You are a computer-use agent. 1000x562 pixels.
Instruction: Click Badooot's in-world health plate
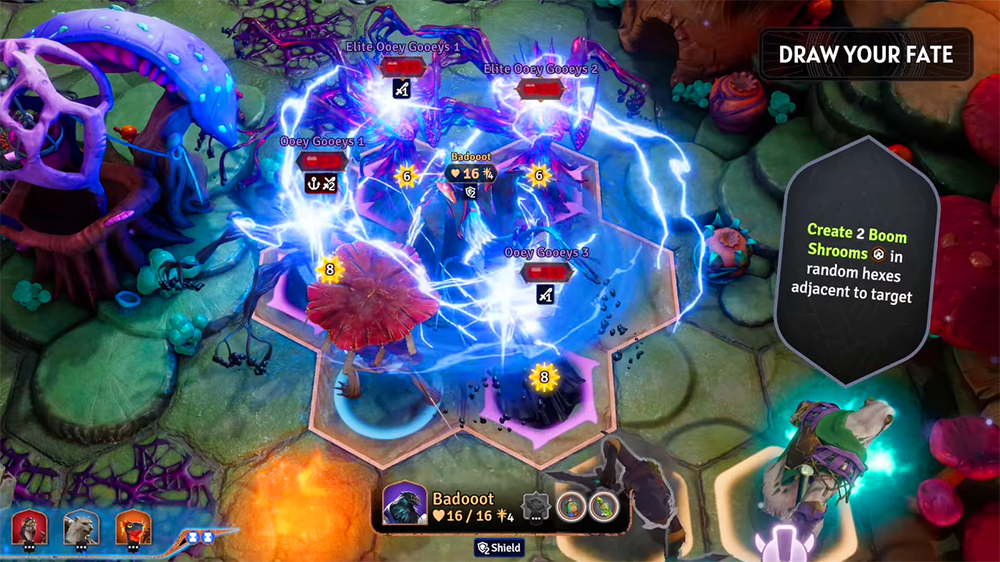pyautogui.click(x=470, y=173)
